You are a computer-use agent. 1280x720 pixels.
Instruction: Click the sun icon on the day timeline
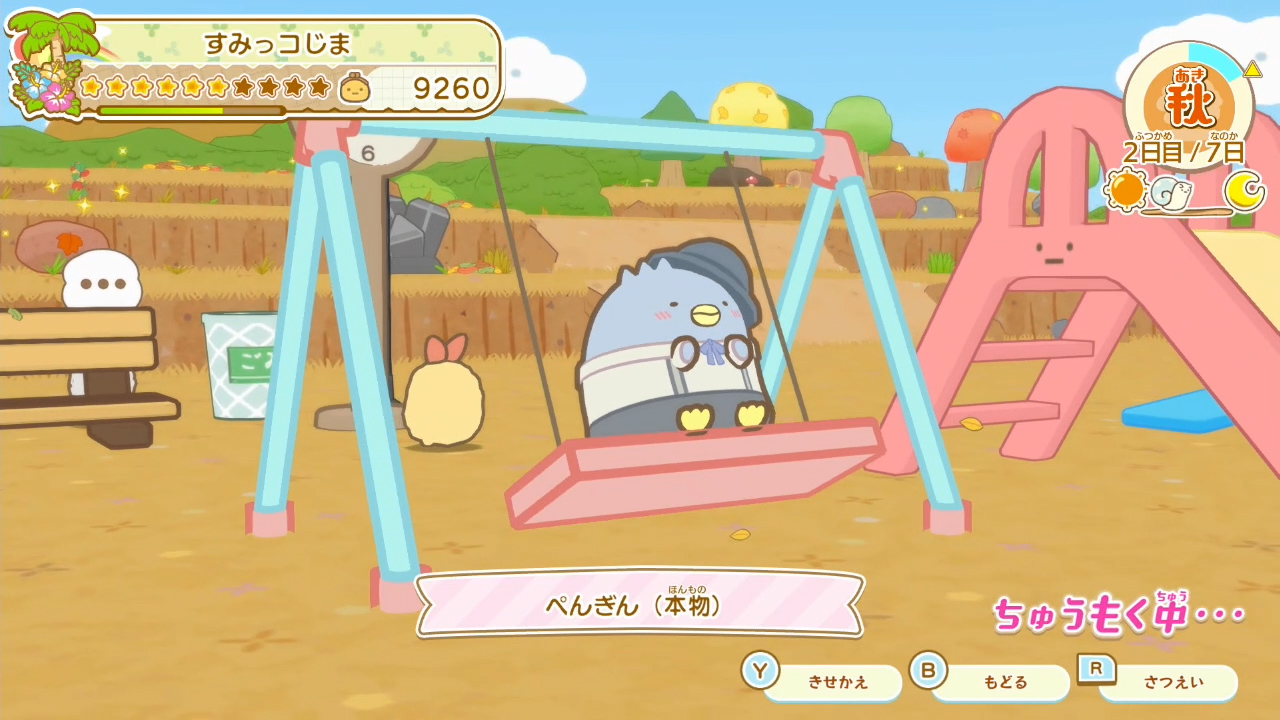(1125, 189)
